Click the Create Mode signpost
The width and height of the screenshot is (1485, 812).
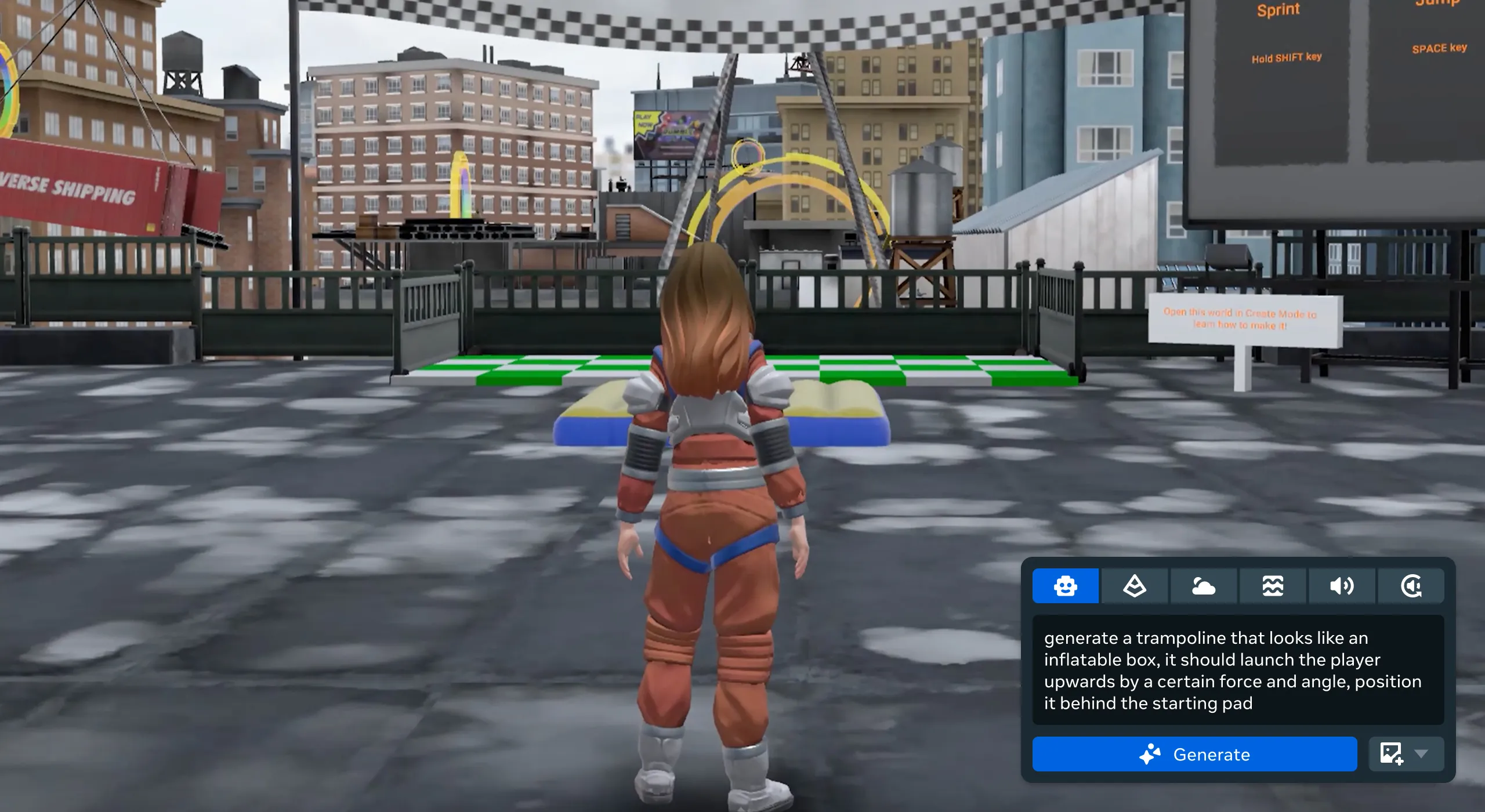1240,318
